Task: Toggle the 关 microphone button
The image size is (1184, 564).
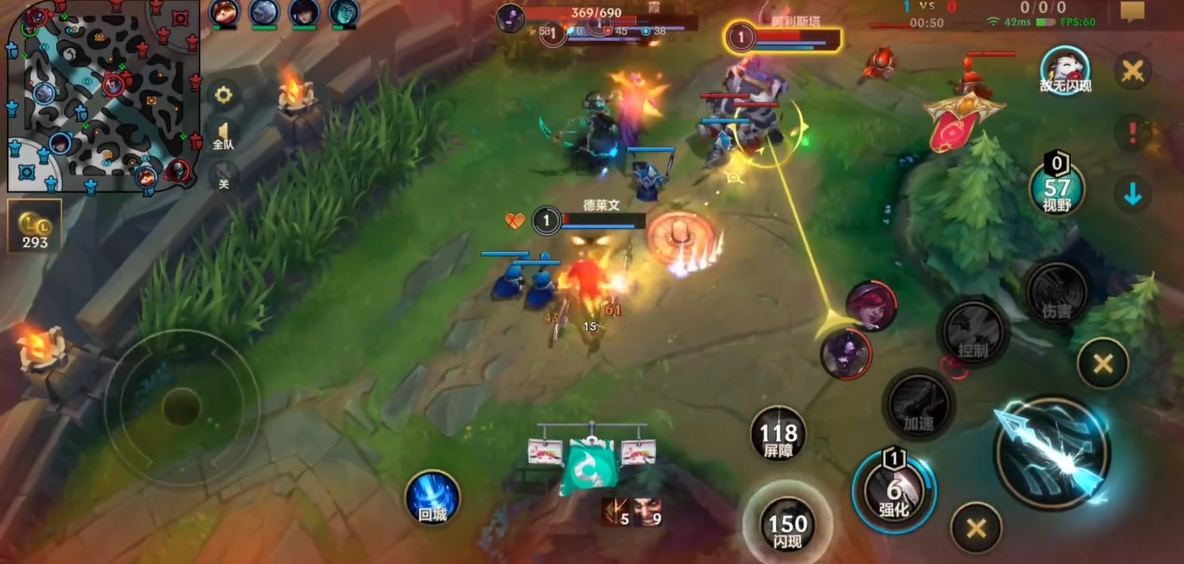Action: tap(223, 178)
